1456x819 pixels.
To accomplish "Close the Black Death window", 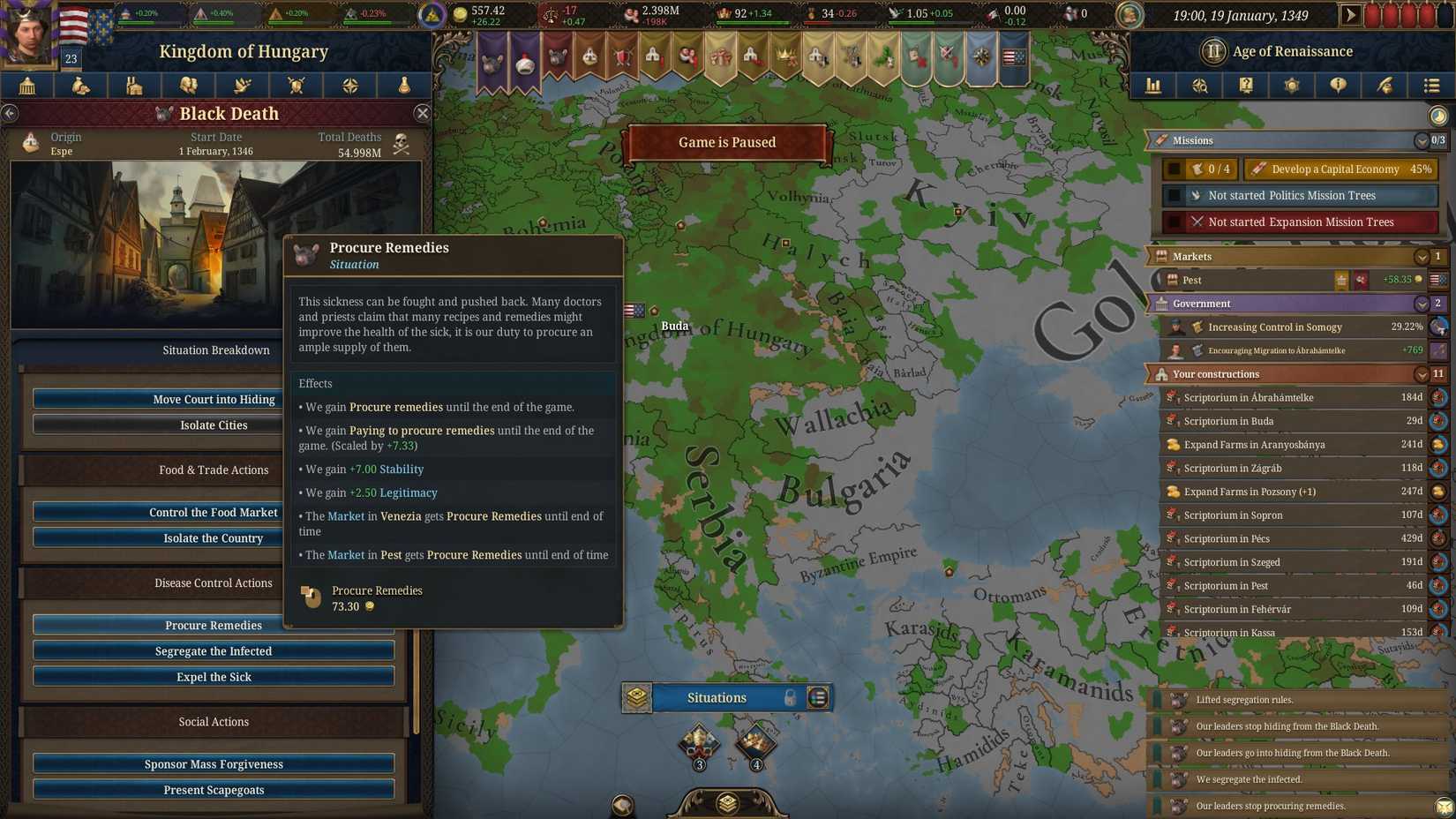I will 422,113.
